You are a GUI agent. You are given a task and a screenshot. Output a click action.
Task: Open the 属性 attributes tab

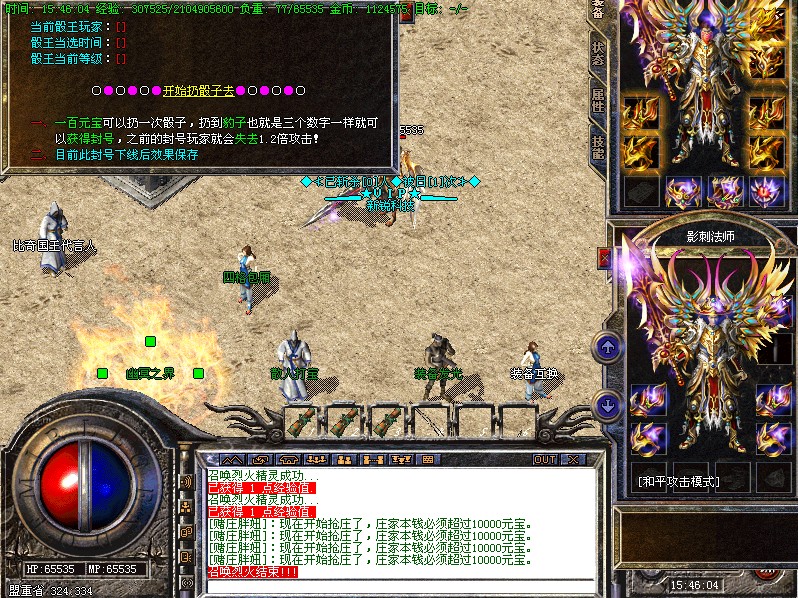[598, 100]
